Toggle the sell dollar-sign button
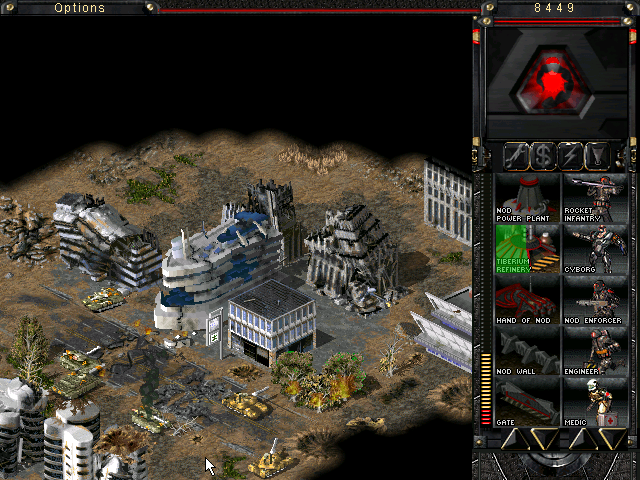640x480 pixels. pos(544,156)
